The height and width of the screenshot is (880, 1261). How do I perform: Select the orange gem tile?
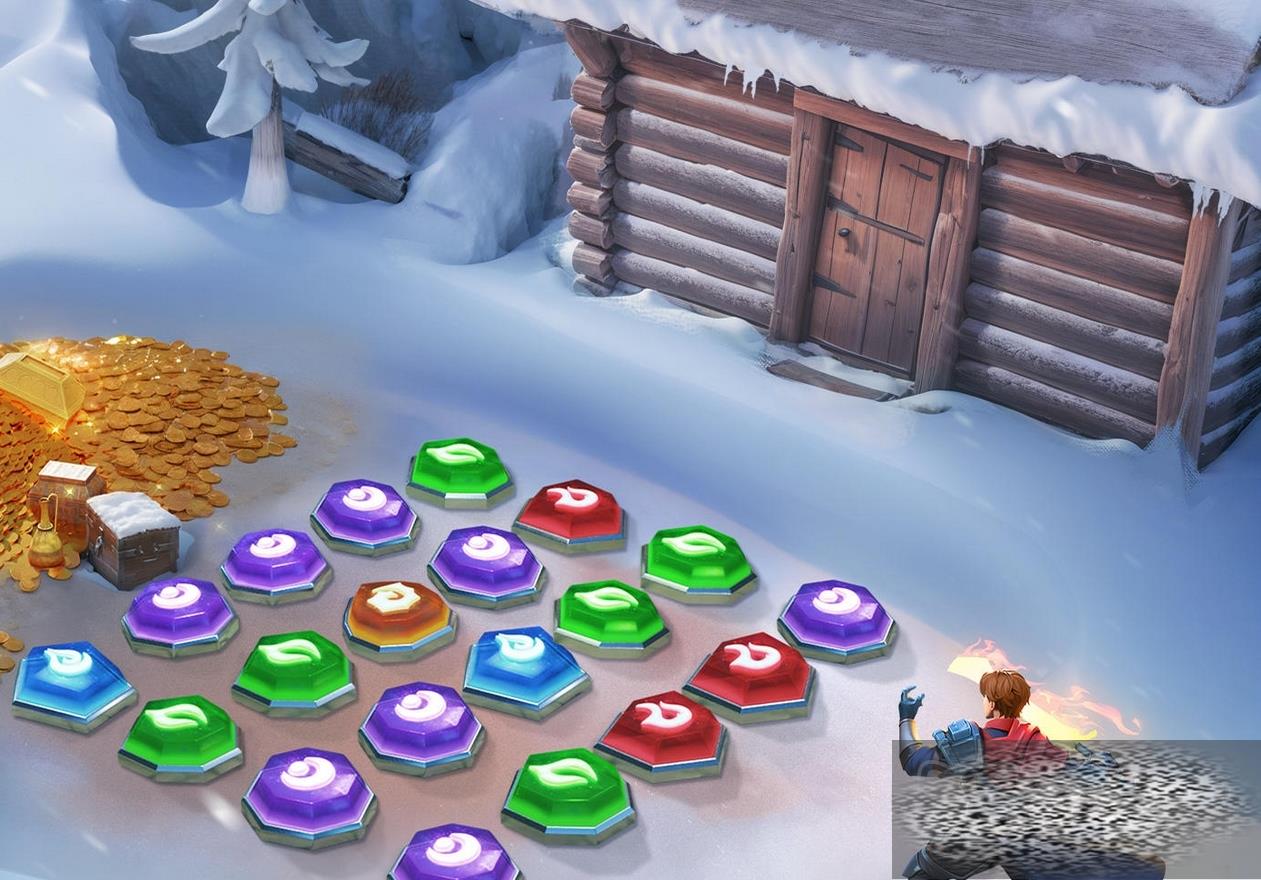point(398,612)
